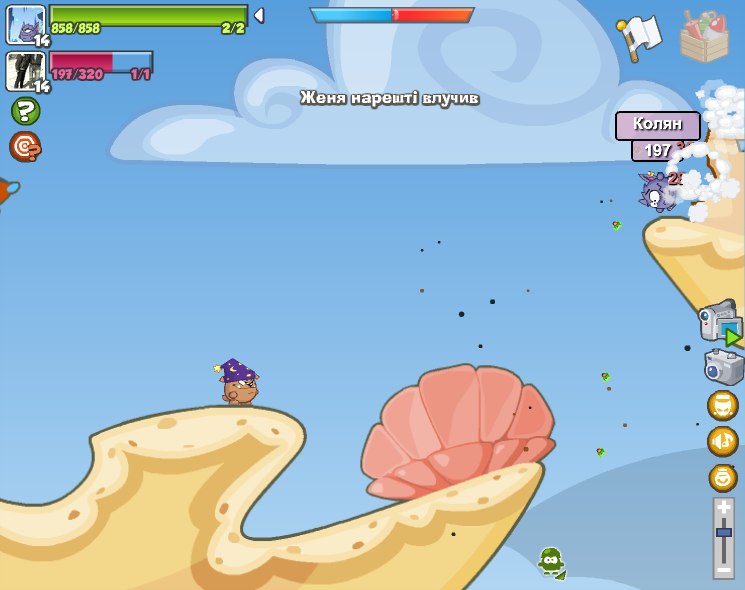The width and height of the screenshot is (745, 590).
Task: Click the orange target hint button
Action: point(25,147)
